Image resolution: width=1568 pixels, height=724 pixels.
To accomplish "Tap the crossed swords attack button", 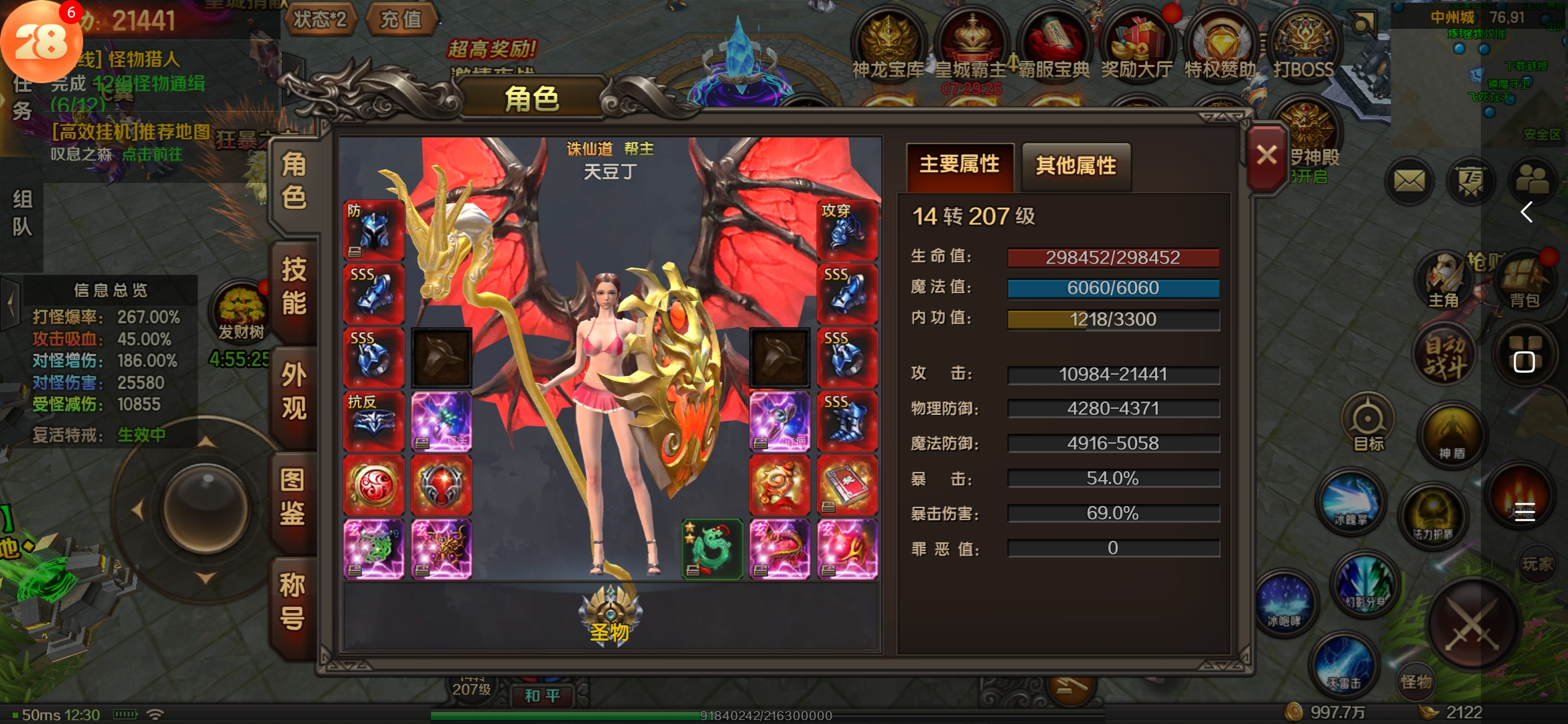I will click(x=1472, y=623).
